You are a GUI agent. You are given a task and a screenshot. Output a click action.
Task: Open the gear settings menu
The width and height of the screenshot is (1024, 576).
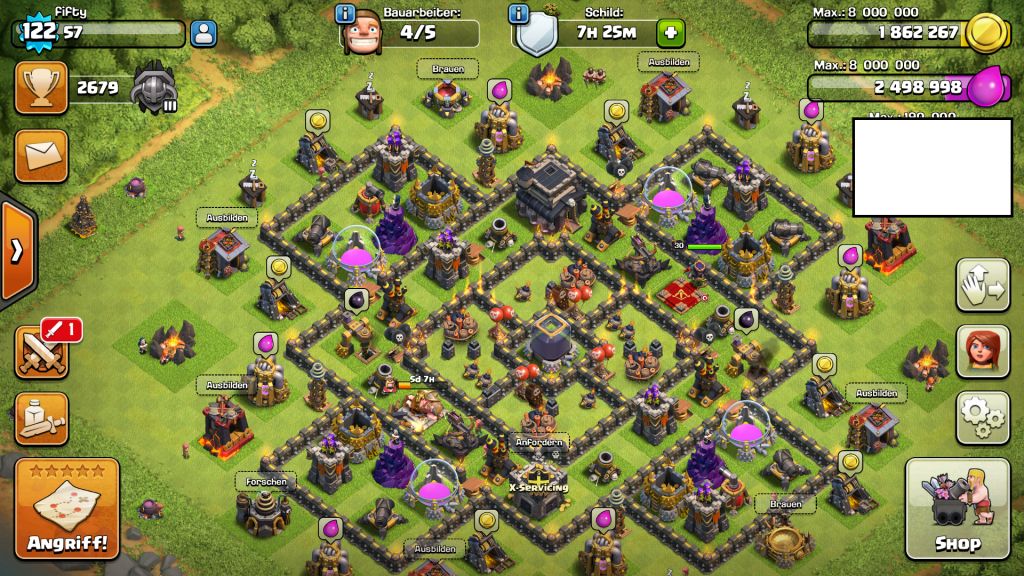982,417
